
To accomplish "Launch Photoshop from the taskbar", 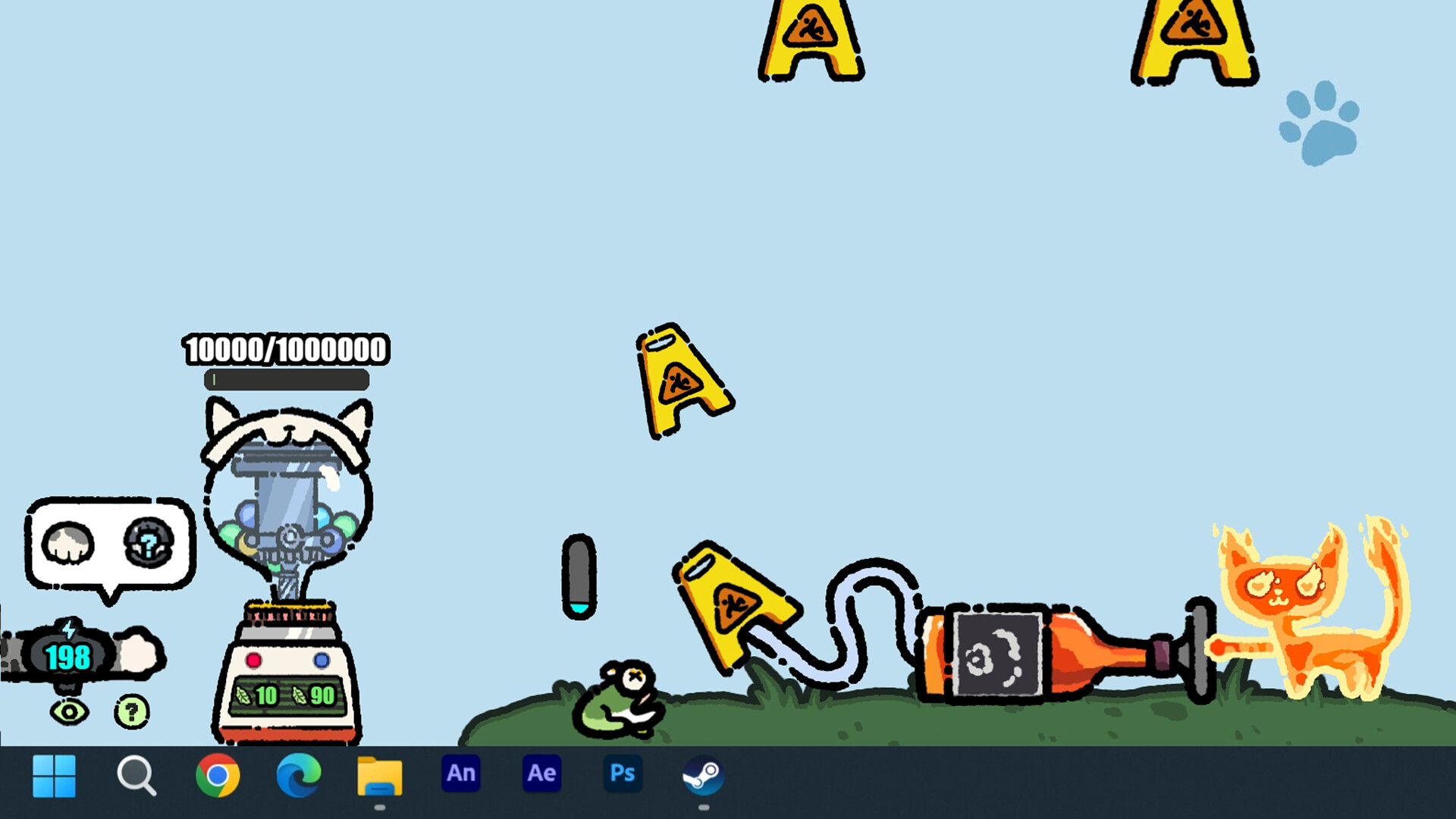I will pyautogui.click(x=622, y=773).
